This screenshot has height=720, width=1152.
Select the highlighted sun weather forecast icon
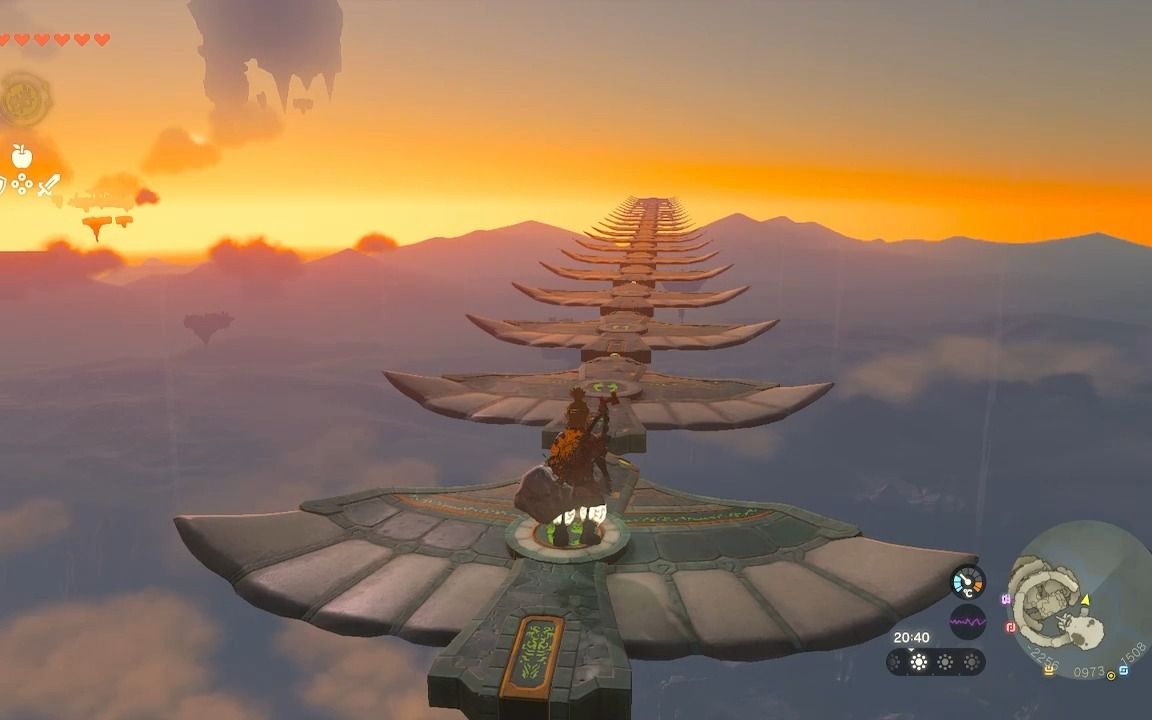point(918,662)
